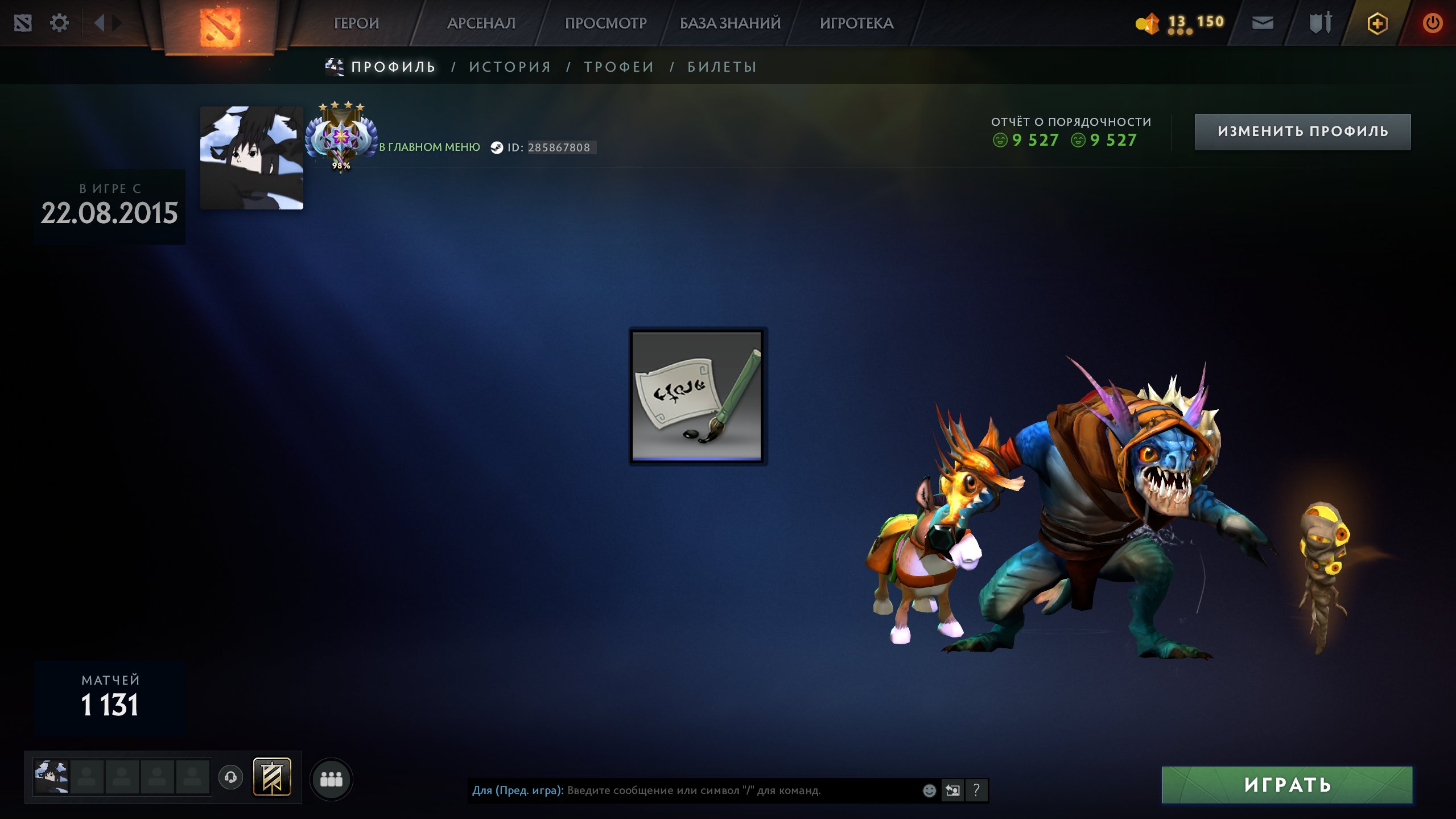1456x819 pixels.
Task: Click the Edit Profile (ИЗМЕНИТЬ ПРОФИЛЬ) button
Action: coord(1302,131)
